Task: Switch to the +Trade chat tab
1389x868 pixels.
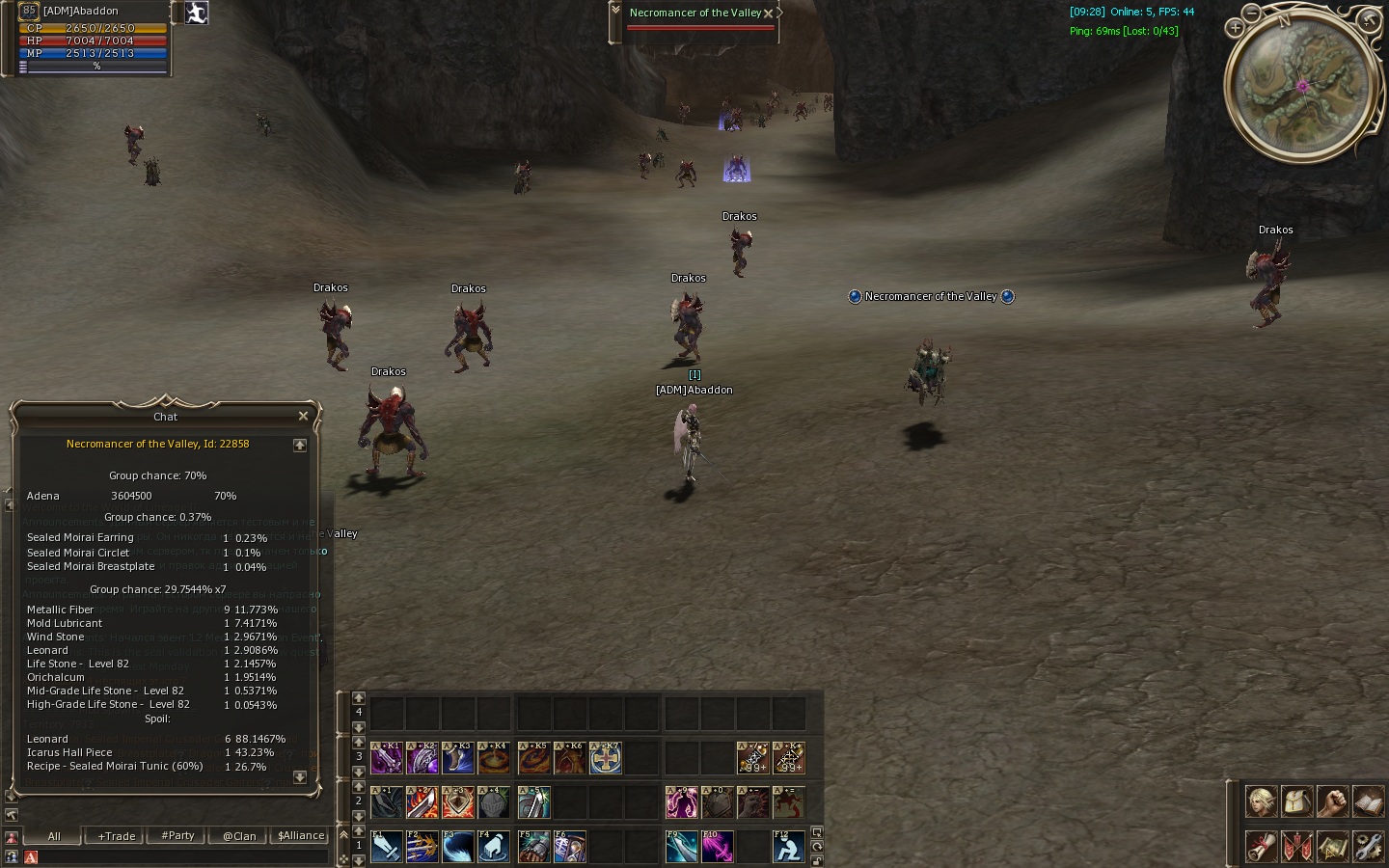Action: click(117, 836)
